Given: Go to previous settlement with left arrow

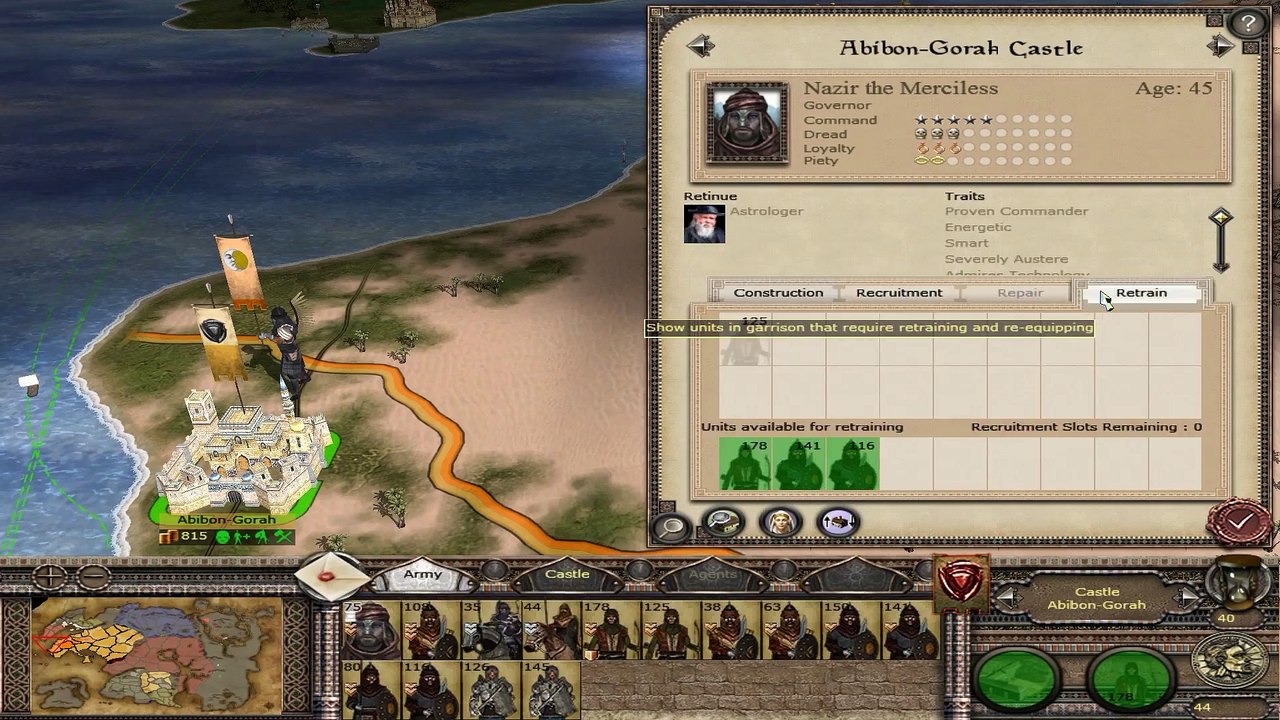Looking at the screenshot, I should [x=700, y=46].
